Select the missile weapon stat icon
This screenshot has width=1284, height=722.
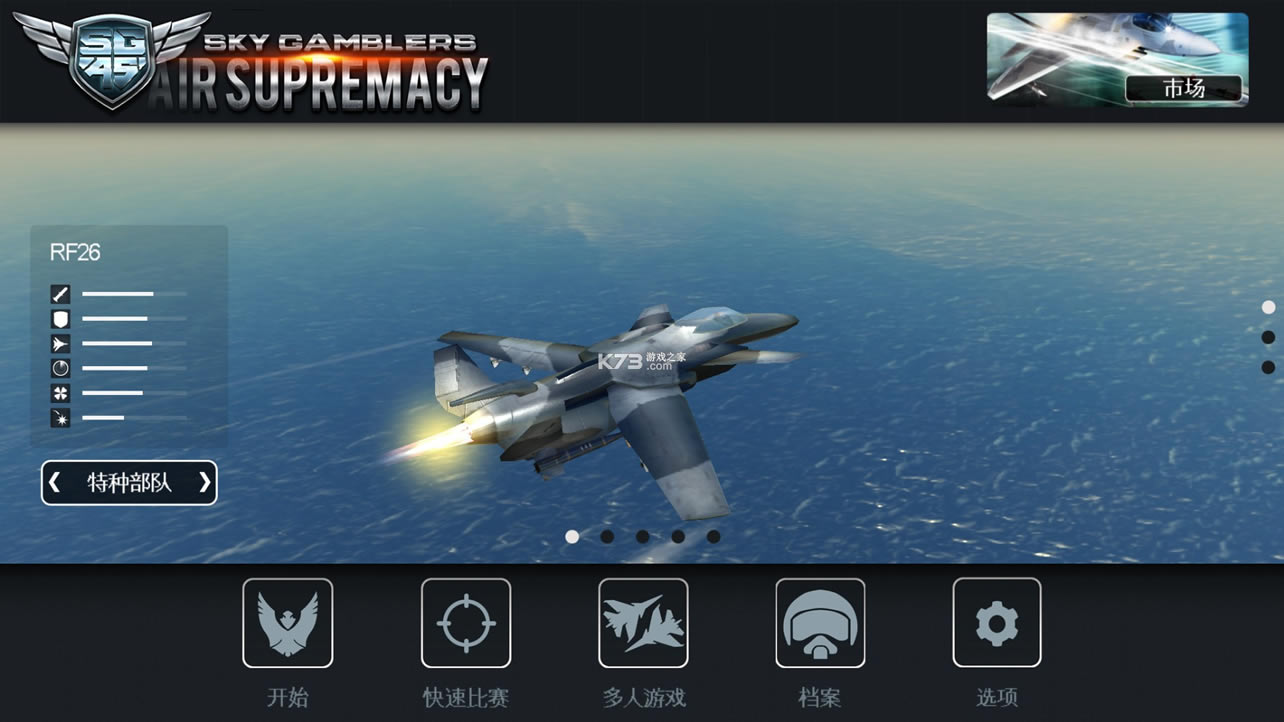click(x=60, y=293)
